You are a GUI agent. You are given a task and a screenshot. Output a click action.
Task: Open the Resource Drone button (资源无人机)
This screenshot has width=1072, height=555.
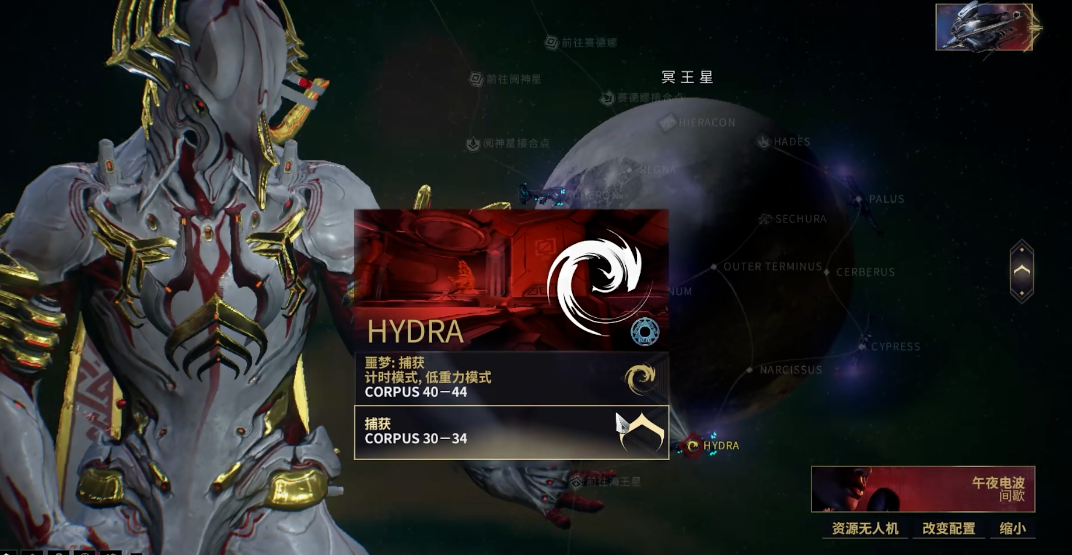865,528
